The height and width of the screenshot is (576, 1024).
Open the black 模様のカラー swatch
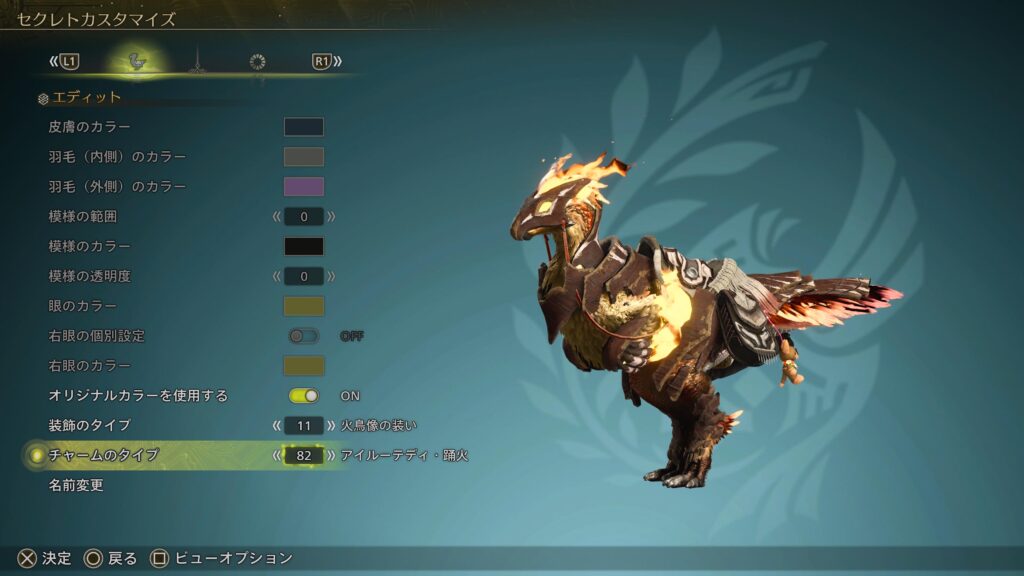pyautogui.click(x=304, y=246)
